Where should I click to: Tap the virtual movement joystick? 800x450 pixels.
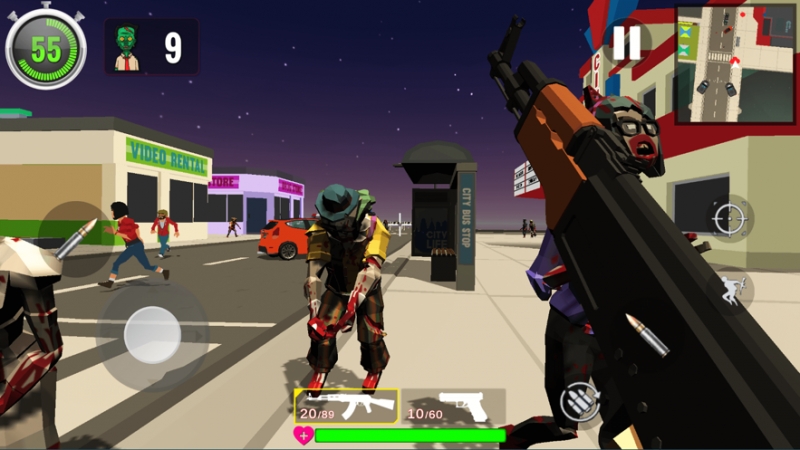(x=152, y=334)
